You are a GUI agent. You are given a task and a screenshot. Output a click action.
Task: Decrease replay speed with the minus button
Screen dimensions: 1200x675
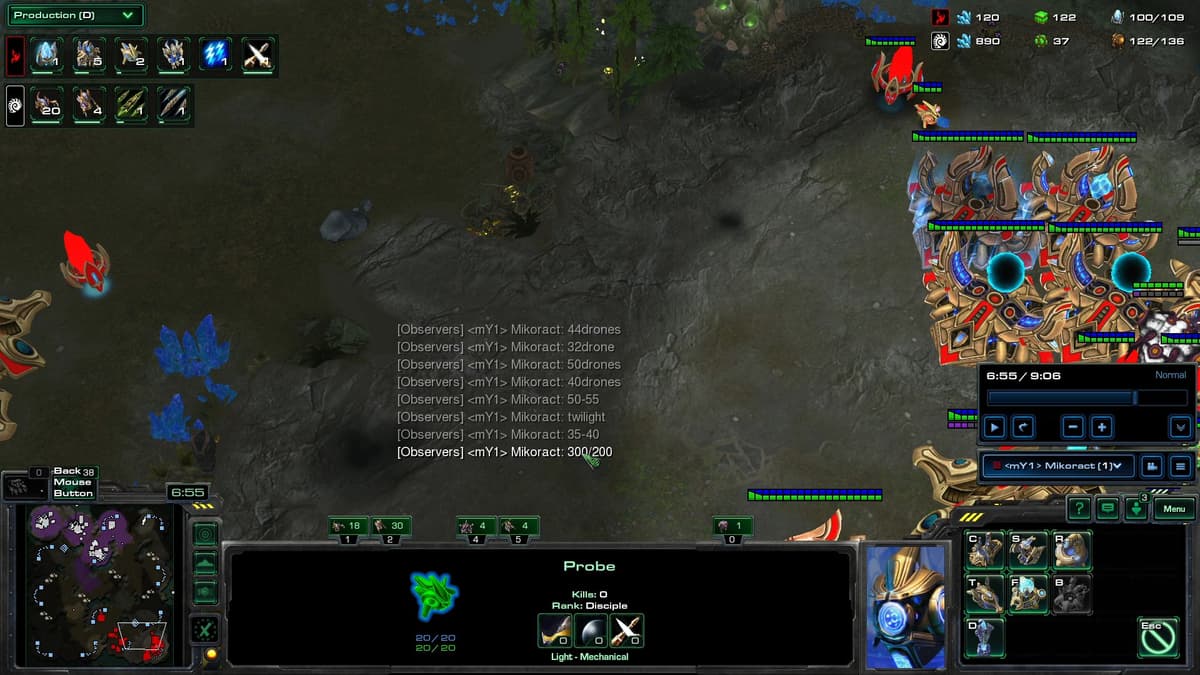[1073, 427]
